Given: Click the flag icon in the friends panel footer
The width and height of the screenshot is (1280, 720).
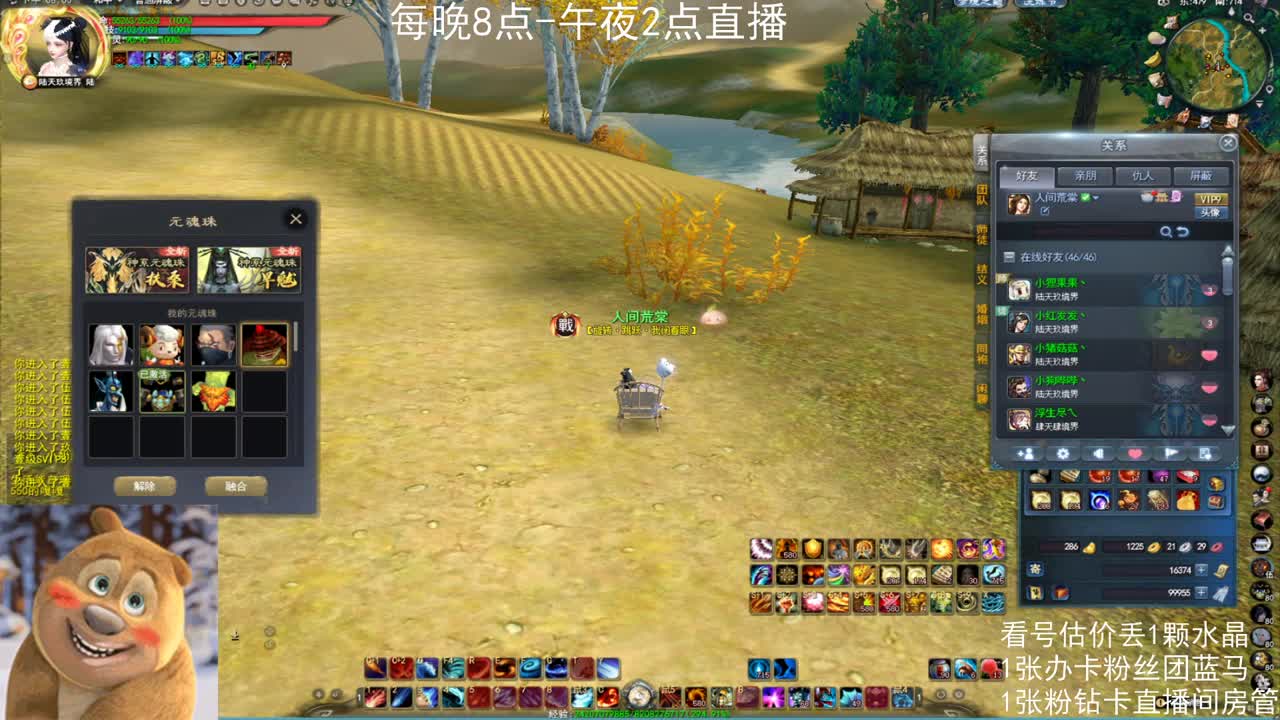Looking at the screenshot, I should pos(1170,454).
